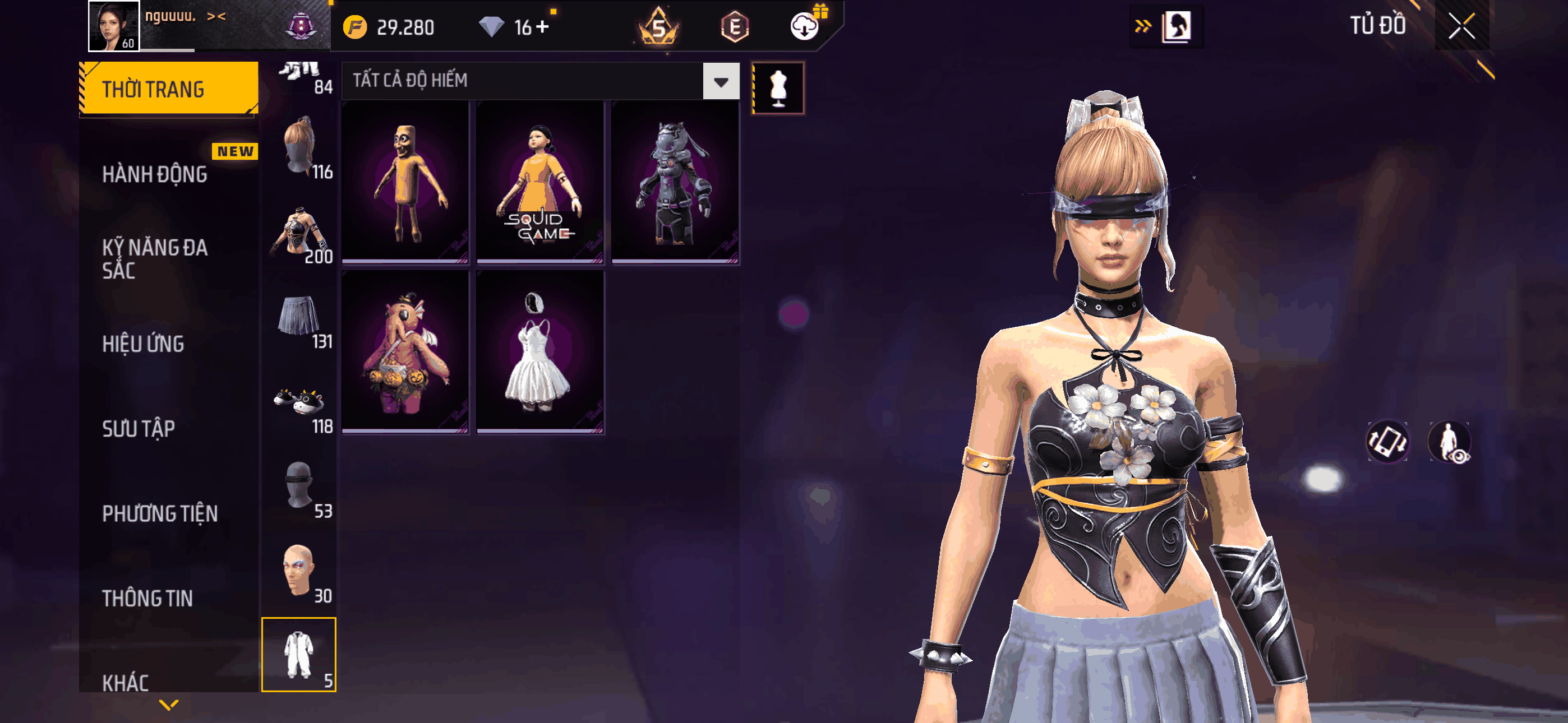The image size is (1568, 723).
Task: Close the wardrobe screen
Action: (1461, 26)
